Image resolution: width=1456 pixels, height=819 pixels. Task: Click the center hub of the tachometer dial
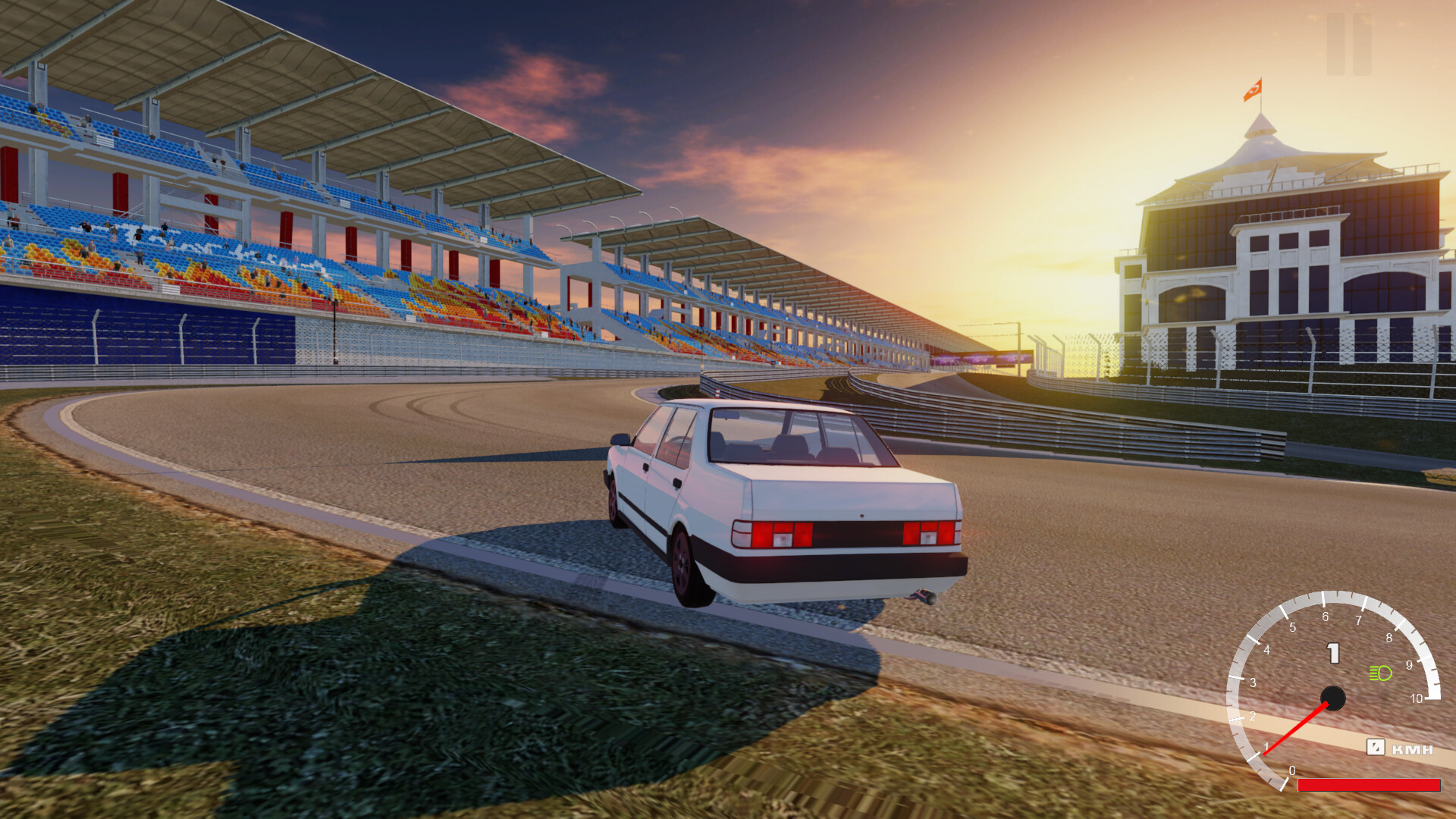tap(1334, 698)
